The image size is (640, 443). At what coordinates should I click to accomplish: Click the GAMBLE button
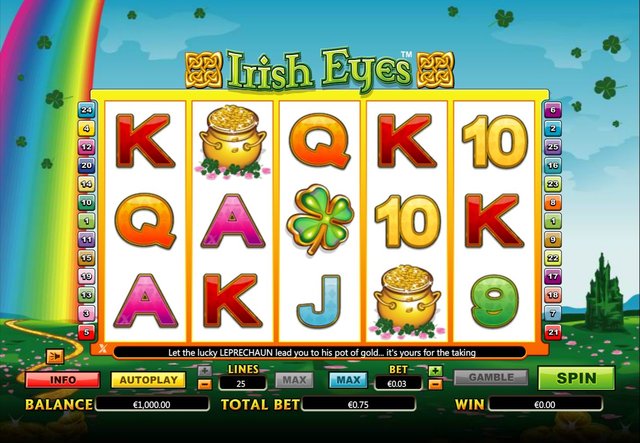coord(491,379)
